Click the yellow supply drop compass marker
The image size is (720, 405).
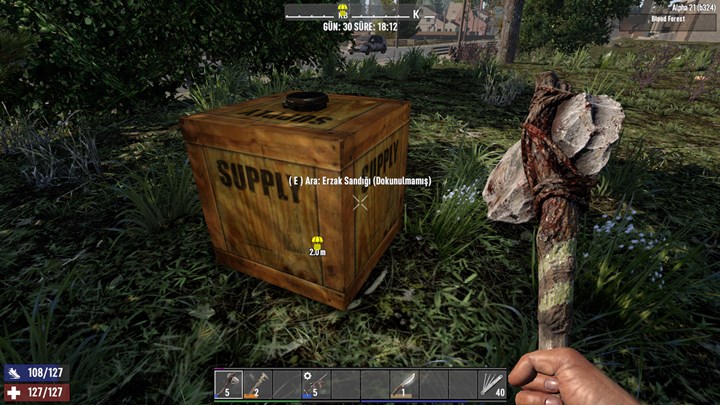click(x=343, y=6)
